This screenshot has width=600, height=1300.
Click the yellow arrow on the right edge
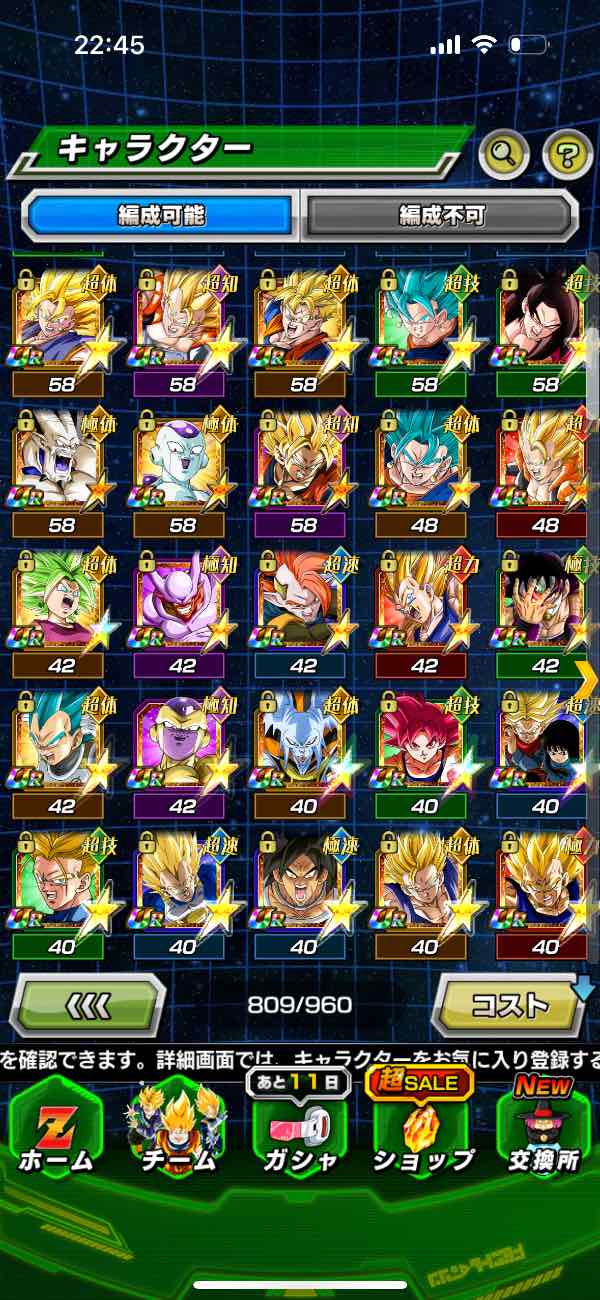(x=588, y=678)
